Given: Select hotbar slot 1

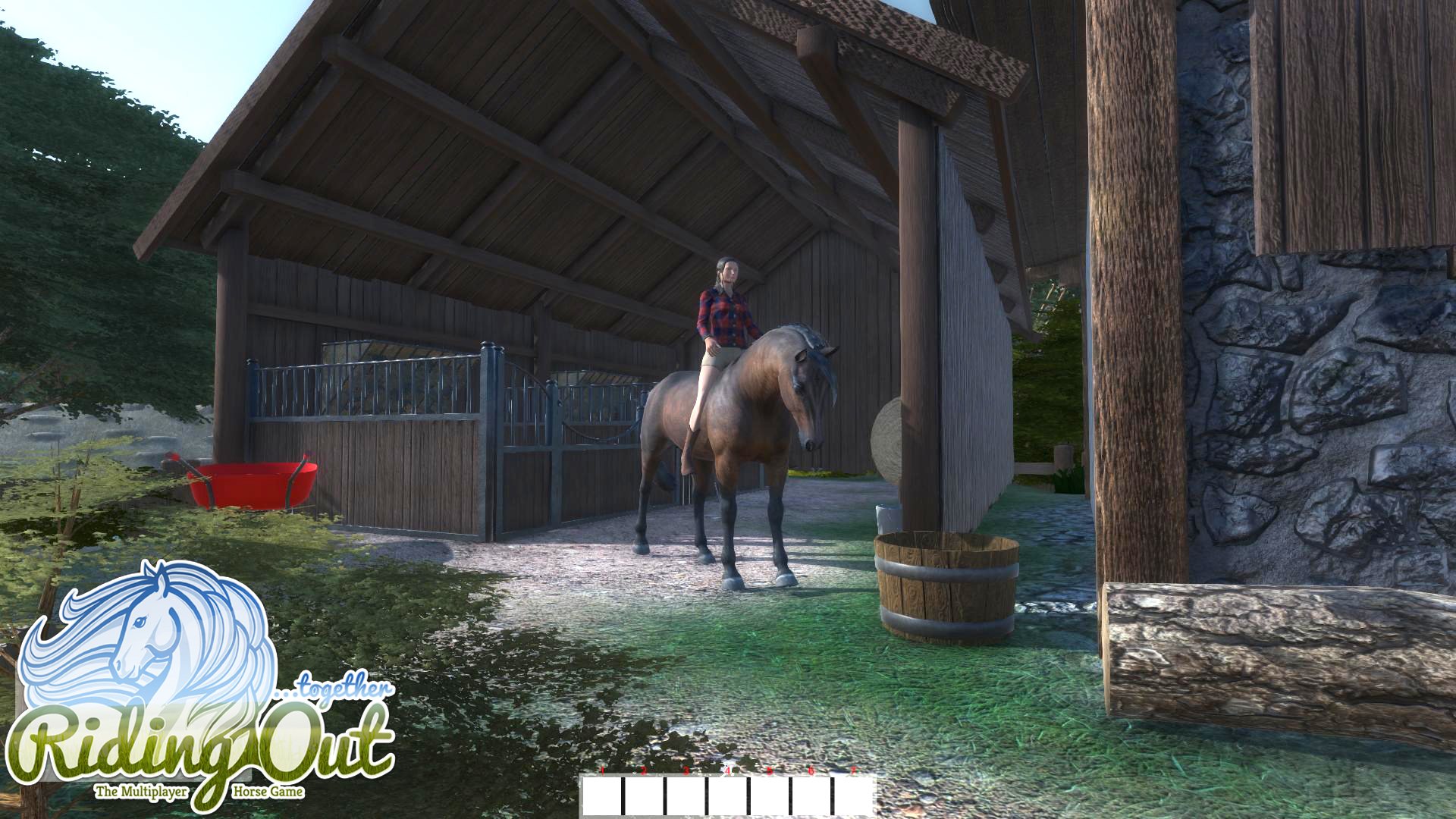Looking at the screenshot, I should (x=601, y=796).
